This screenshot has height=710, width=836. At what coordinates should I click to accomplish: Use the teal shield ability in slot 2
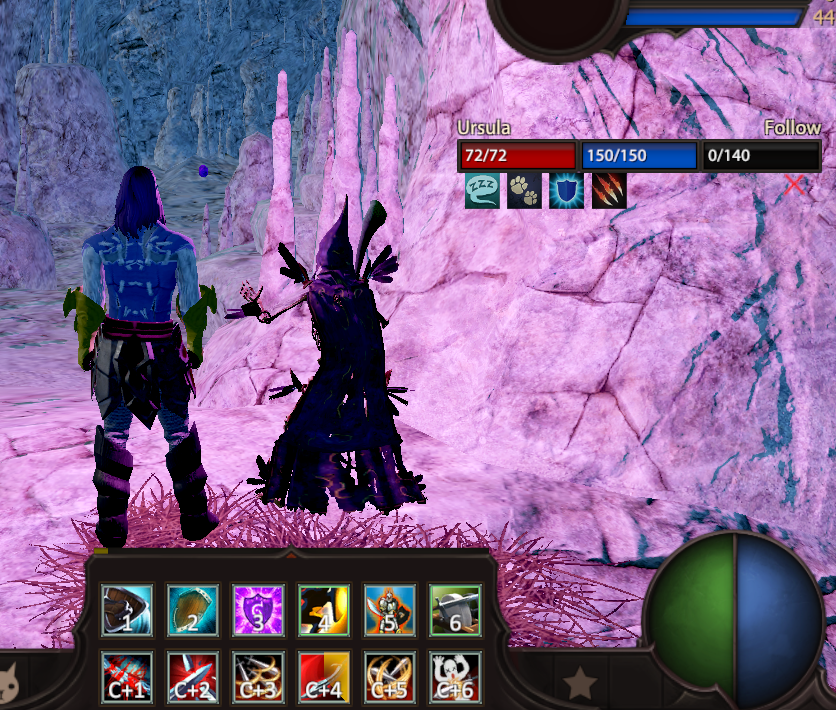pyautogui.click(x=193, y=611)
